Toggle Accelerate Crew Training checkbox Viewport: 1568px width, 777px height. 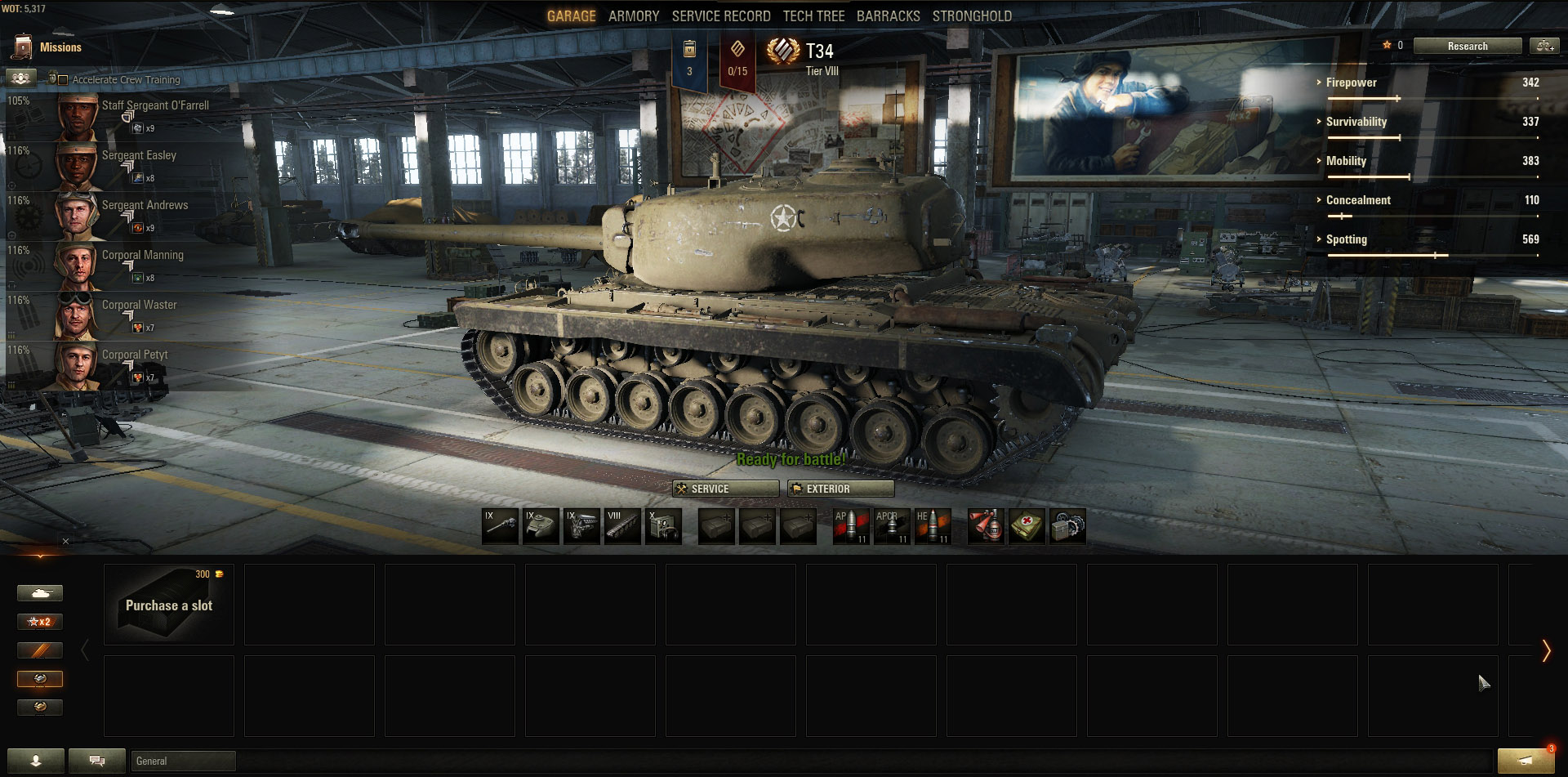(x=63, y=80)
